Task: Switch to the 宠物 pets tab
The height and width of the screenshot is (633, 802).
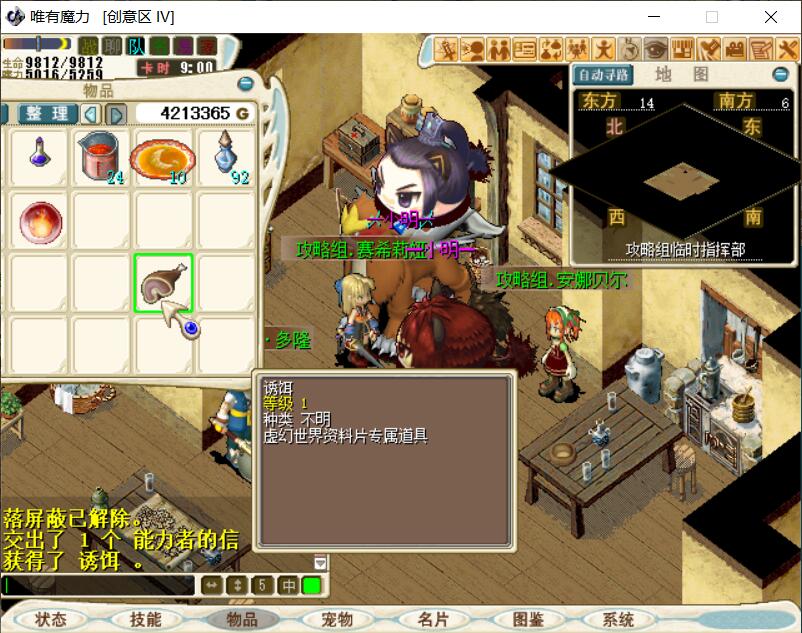Action: (x=338, y=620)
